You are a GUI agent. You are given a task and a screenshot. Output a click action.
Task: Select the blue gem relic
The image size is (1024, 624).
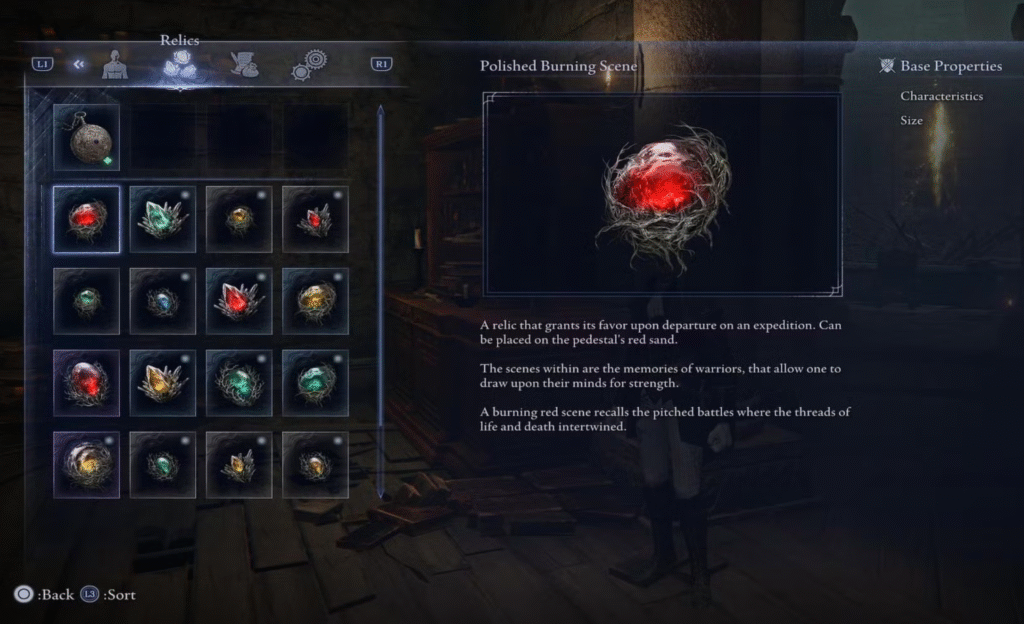pos(162,301)
